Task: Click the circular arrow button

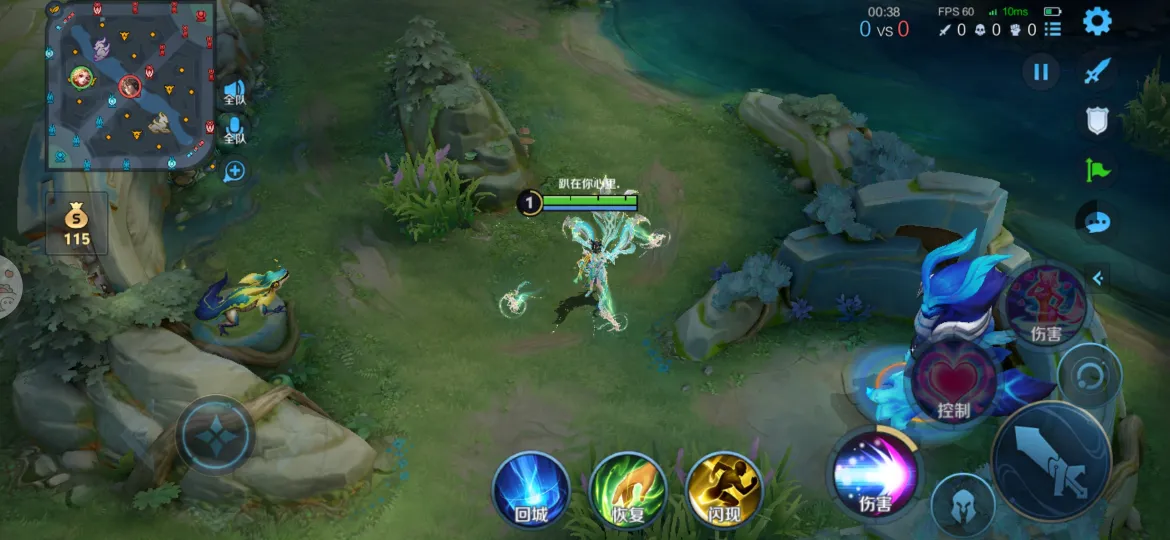Action: (1089, 375)
